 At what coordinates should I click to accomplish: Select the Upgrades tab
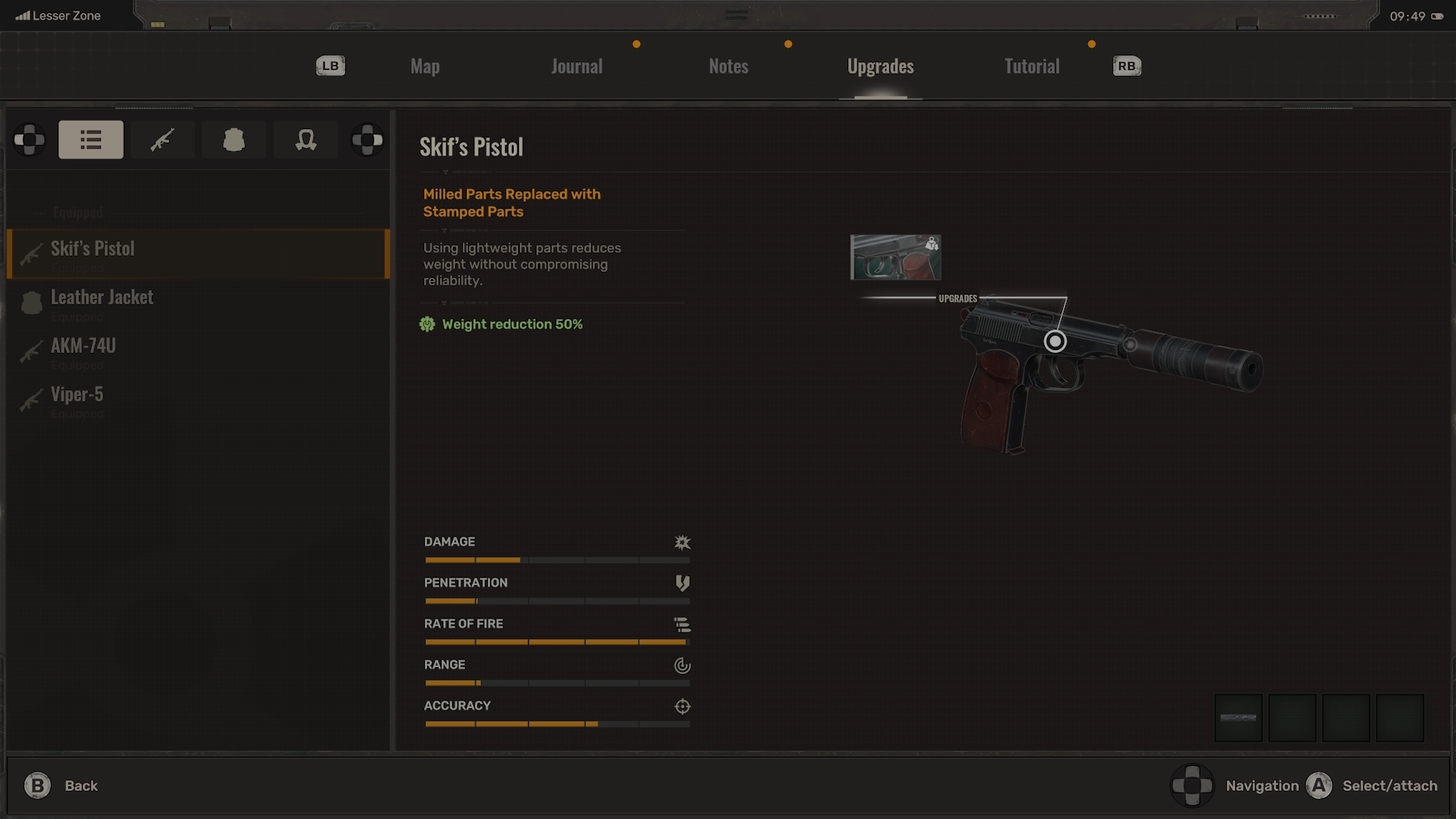pos(880,67)
